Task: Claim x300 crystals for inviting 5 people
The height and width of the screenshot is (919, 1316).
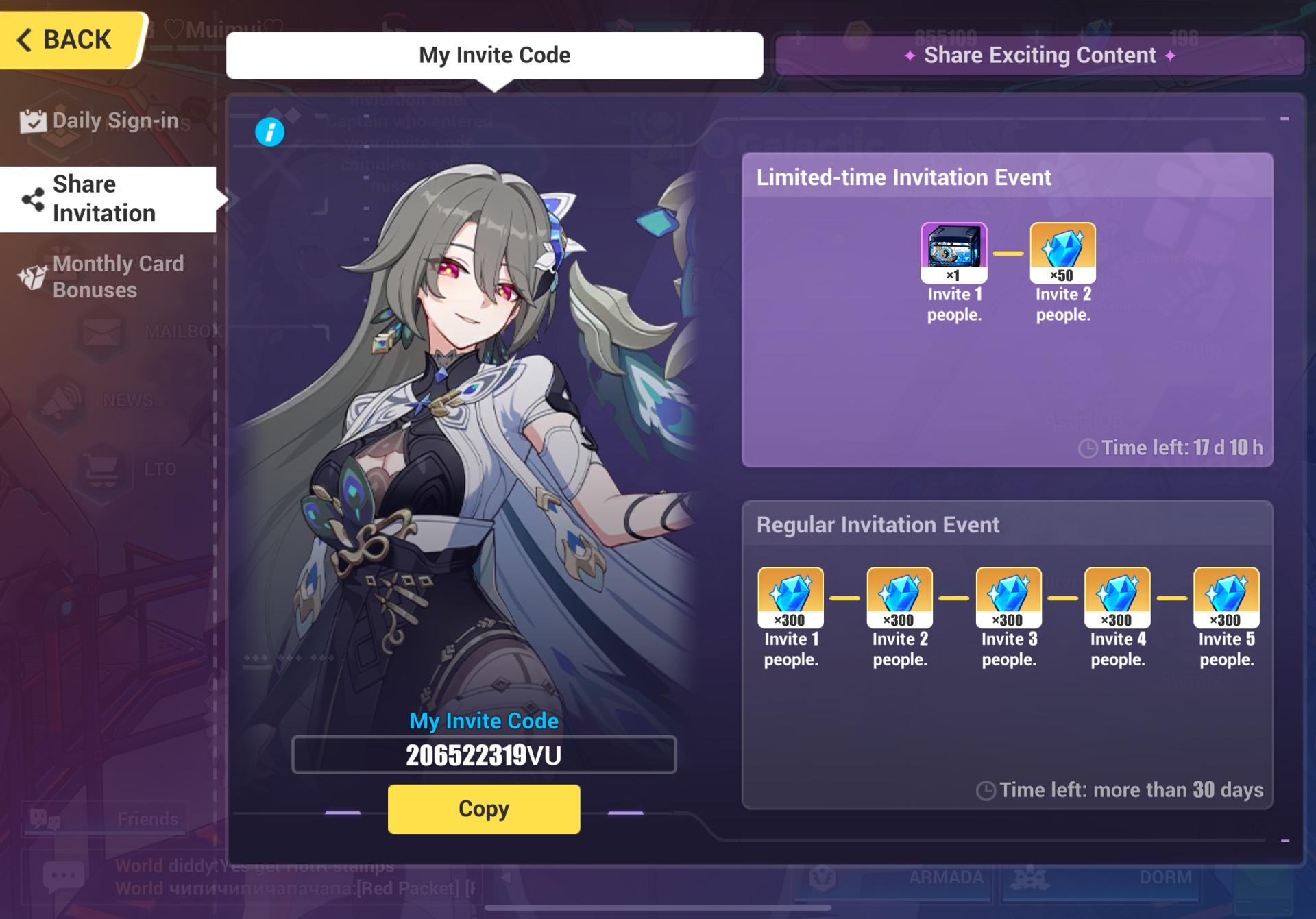Action: [1226, 596]
